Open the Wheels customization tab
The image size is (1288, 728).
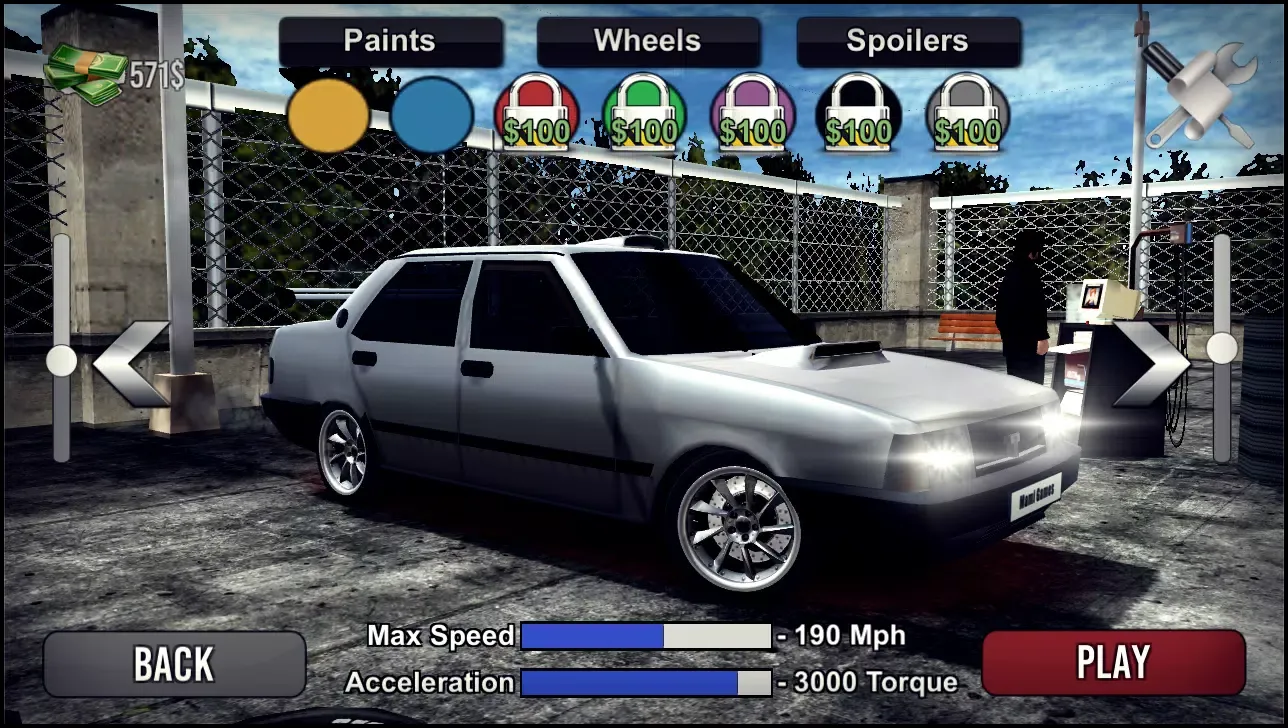pos(648,41)
